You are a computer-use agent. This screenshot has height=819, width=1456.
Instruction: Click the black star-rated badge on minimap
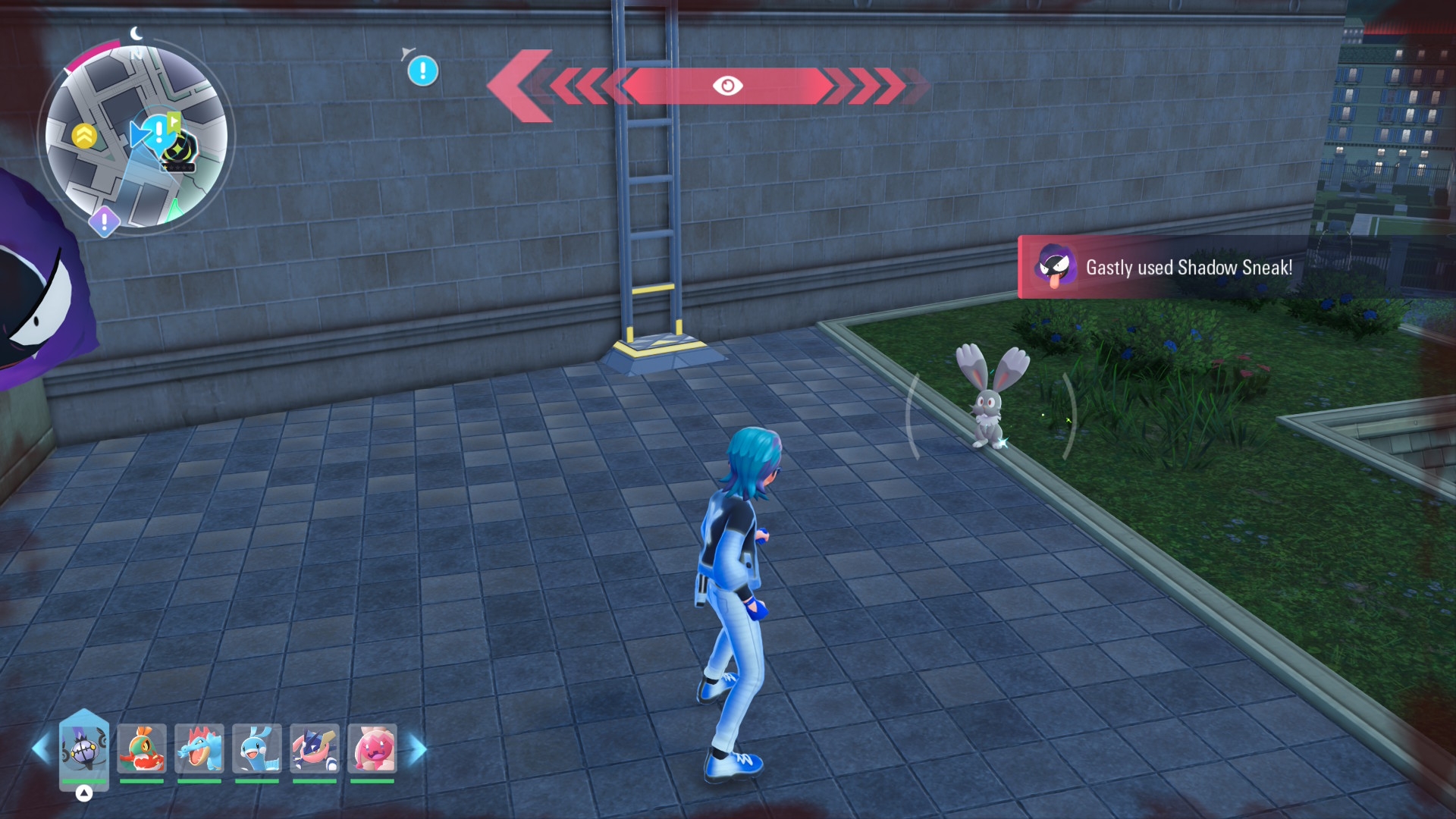(x=180, y=152)
